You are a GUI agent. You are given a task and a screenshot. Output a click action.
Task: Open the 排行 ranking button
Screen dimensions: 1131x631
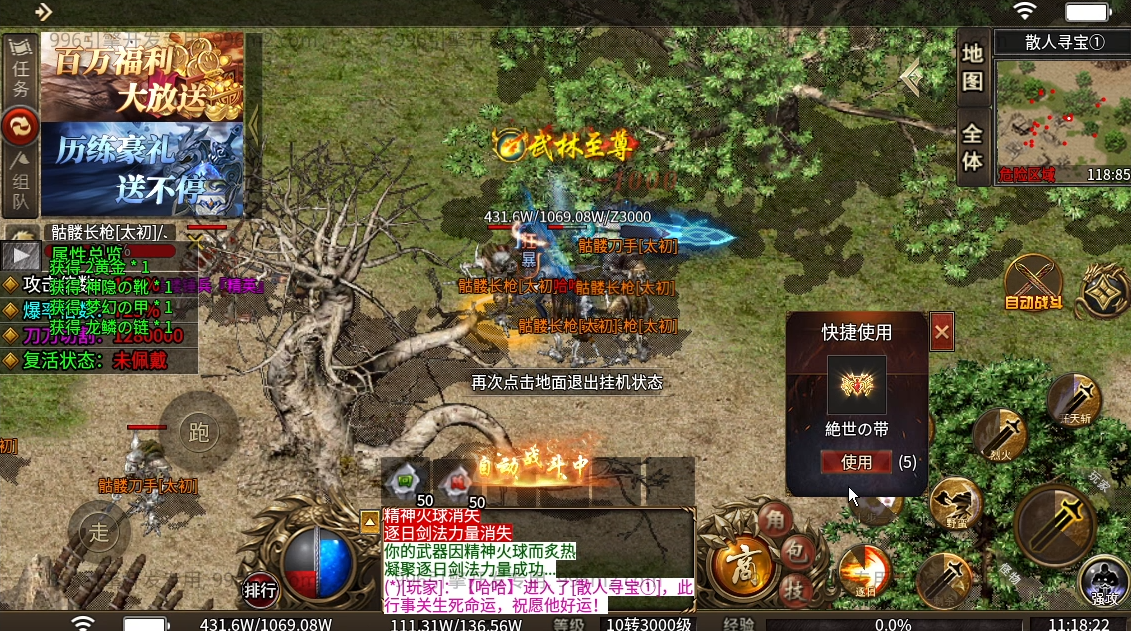tap(261, 590)
